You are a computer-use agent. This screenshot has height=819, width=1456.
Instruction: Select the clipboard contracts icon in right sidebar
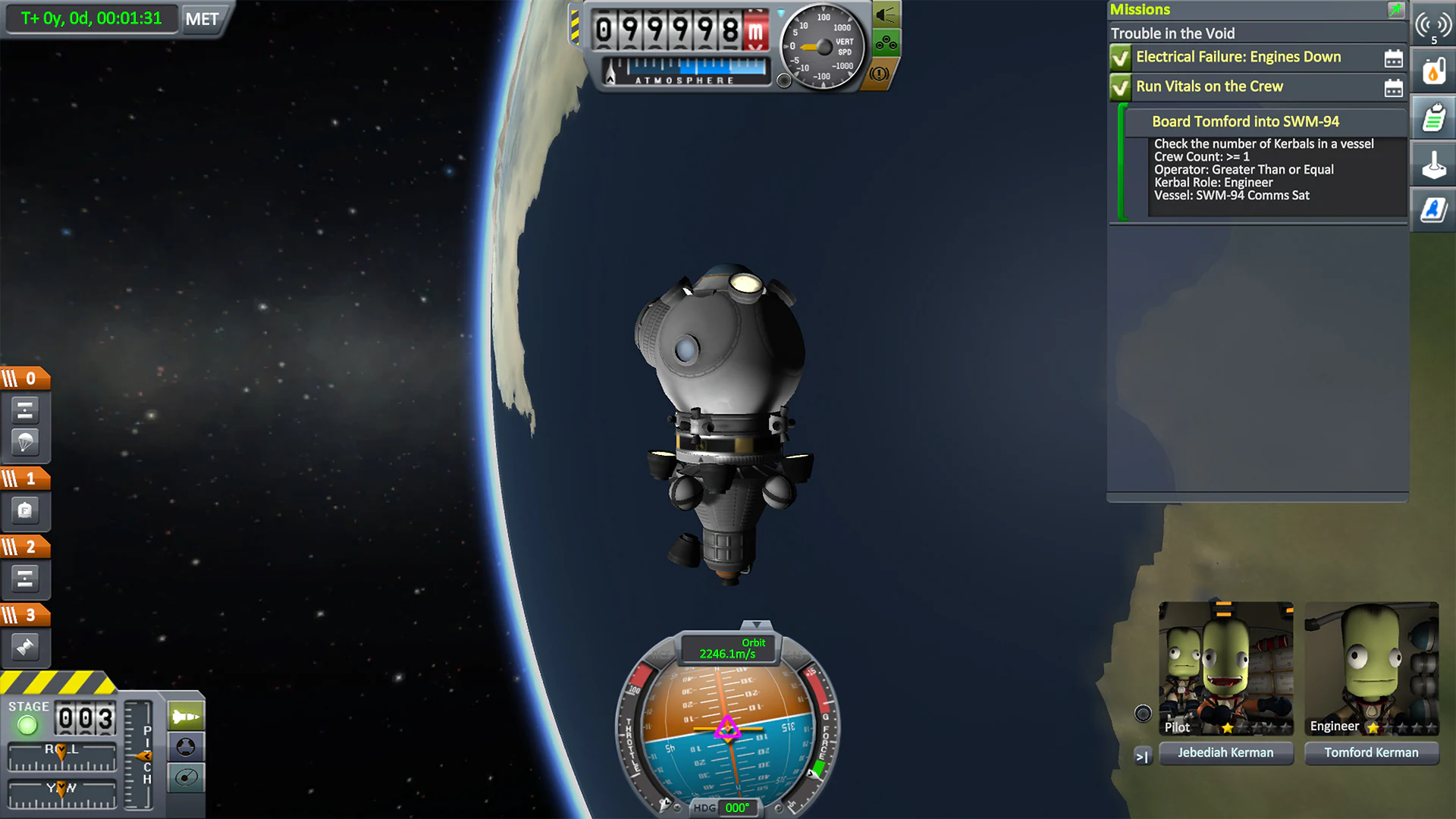click(1433, 118)
